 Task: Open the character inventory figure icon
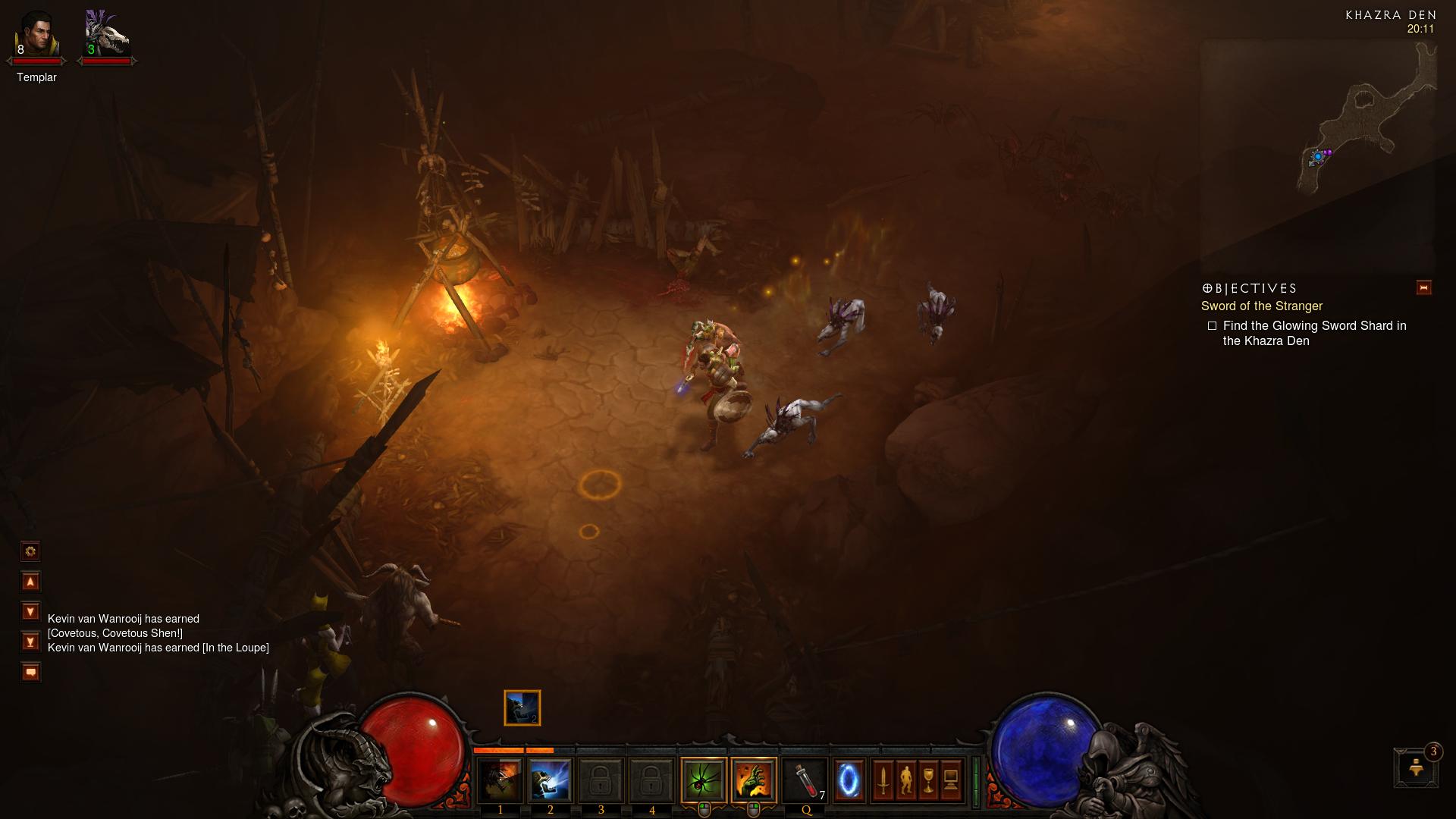tap(905, 780)
